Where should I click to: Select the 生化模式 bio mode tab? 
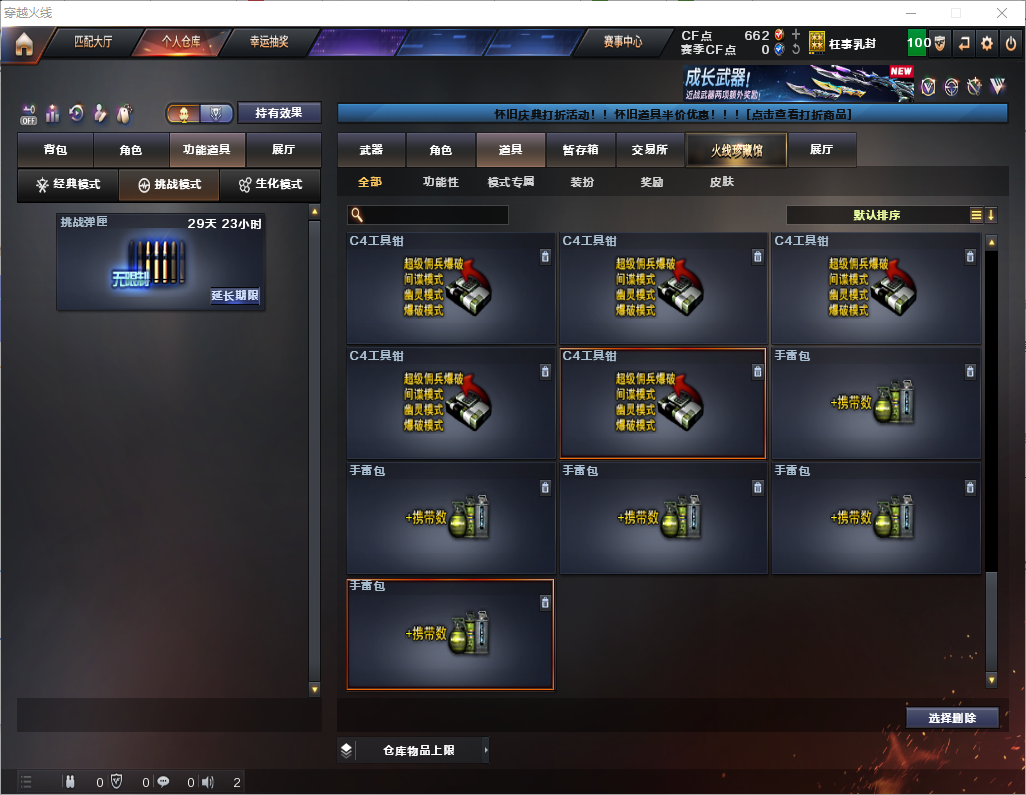pos(270,185)
